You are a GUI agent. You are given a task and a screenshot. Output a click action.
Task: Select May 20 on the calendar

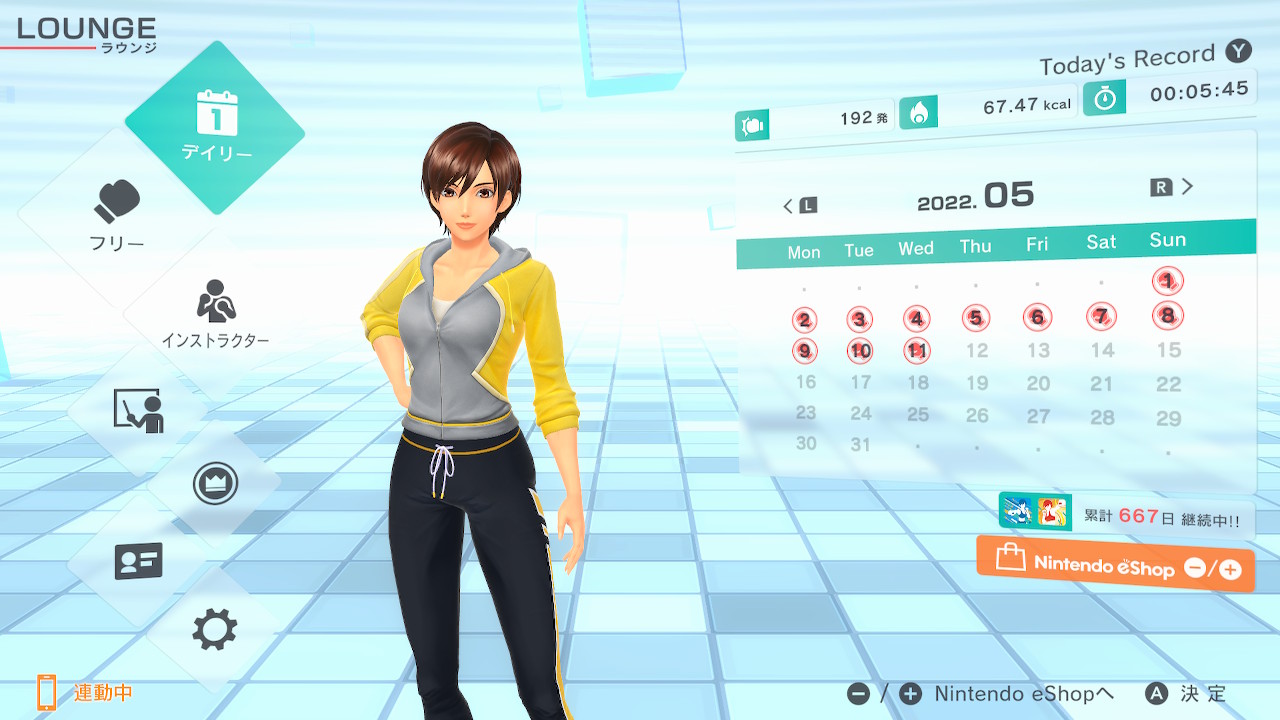coord(1038,383)
